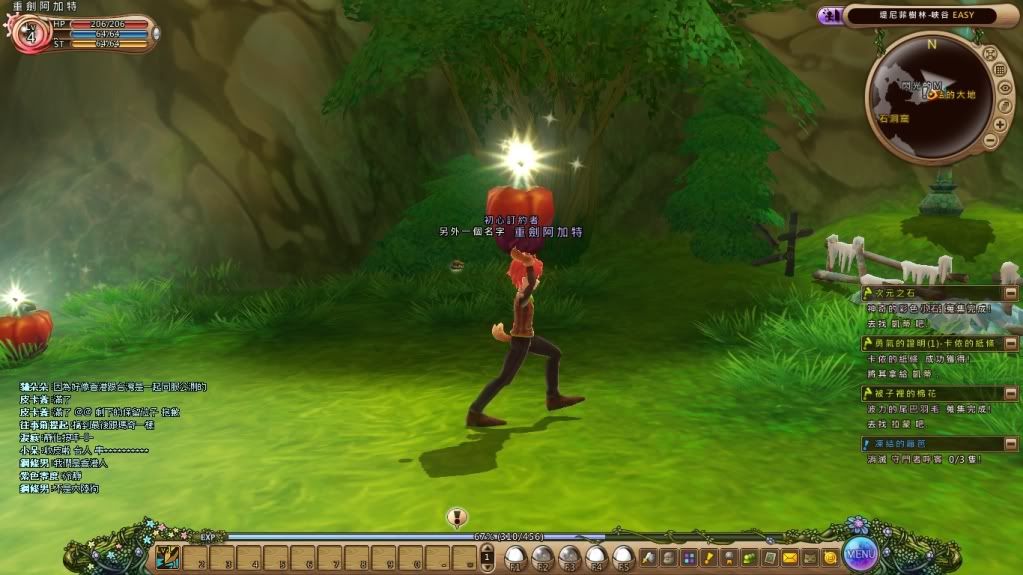
Task: Toggle the minimap eye visibility button
Action: tap(1004, 88)
